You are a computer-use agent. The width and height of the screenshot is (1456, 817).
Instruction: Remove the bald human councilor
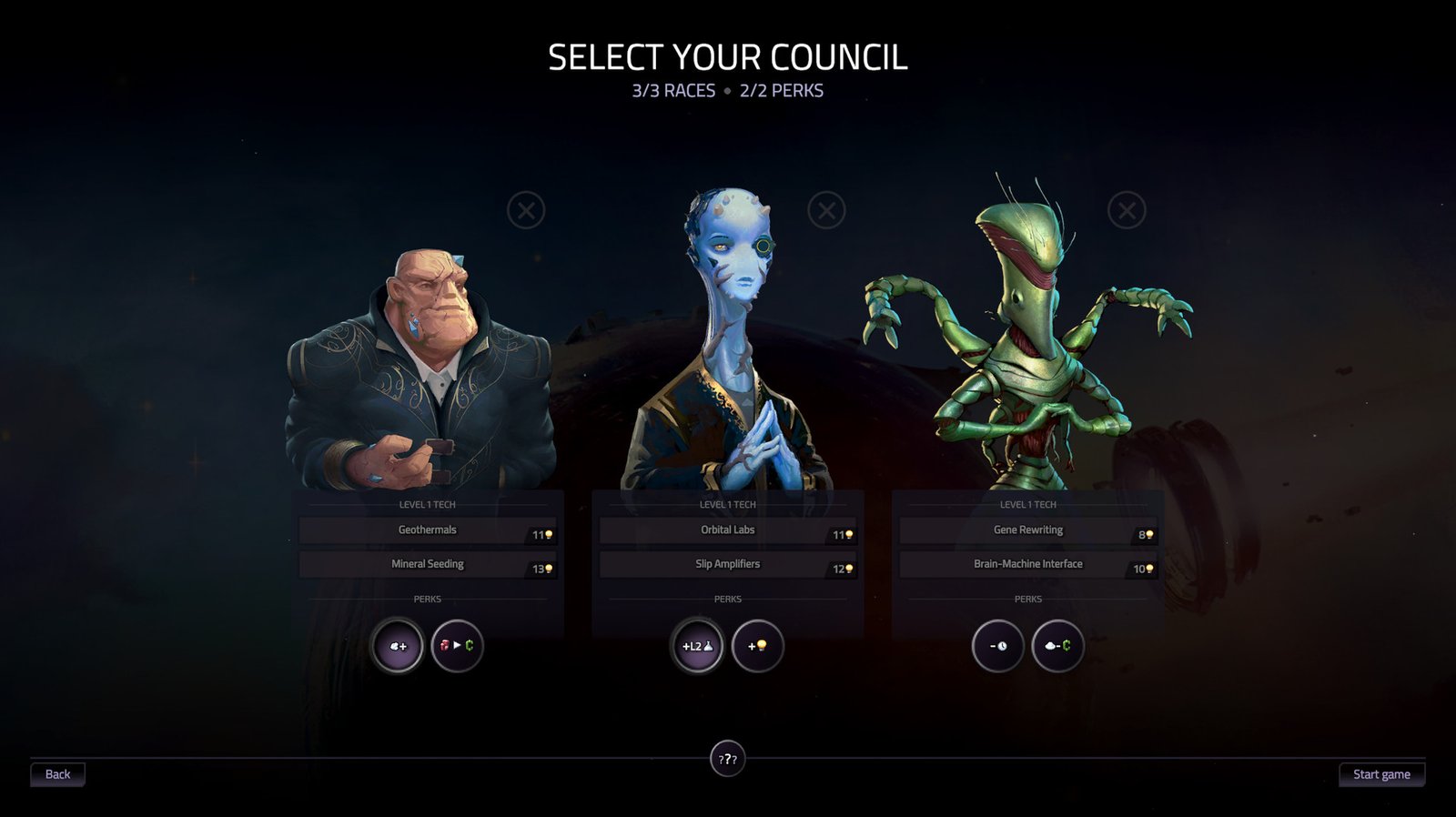coord(526,211)
